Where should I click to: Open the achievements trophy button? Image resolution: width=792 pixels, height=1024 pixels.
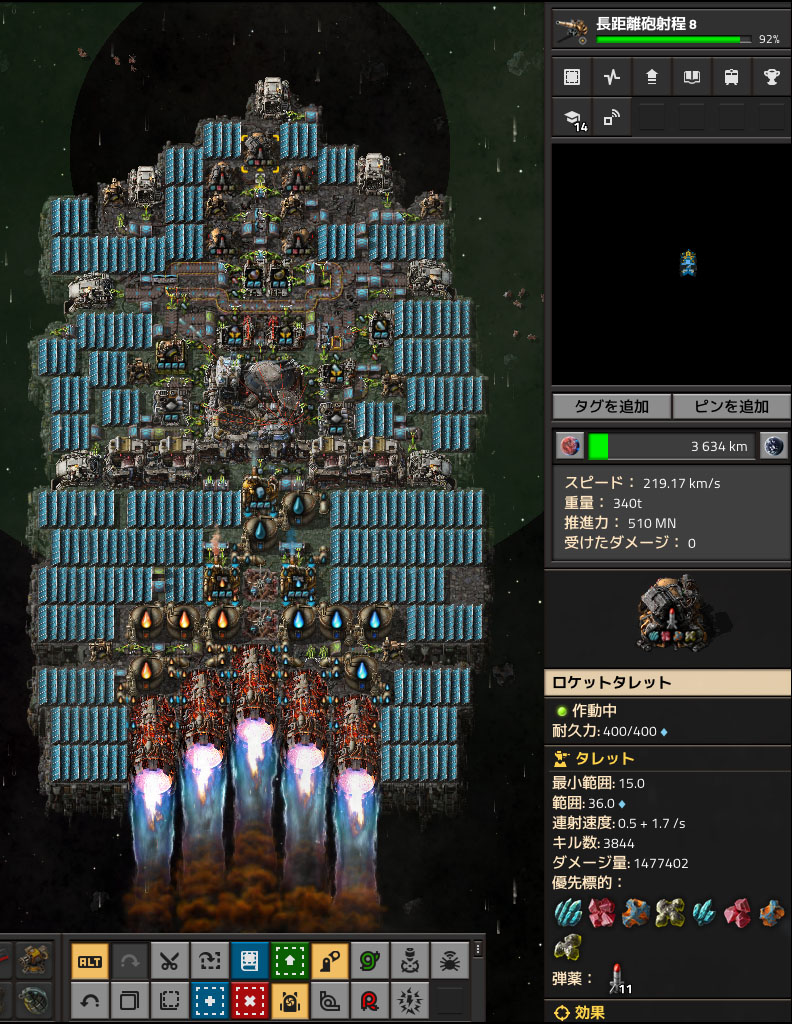[x=771, y=77]
